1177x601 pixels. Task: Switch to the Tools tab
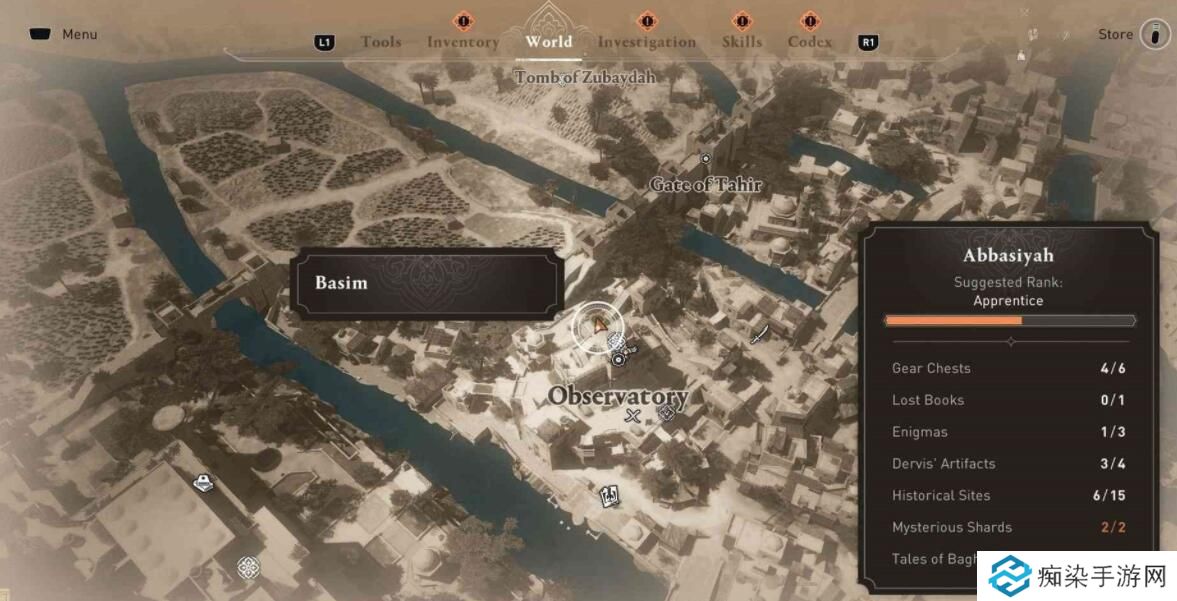coord(381,42)
